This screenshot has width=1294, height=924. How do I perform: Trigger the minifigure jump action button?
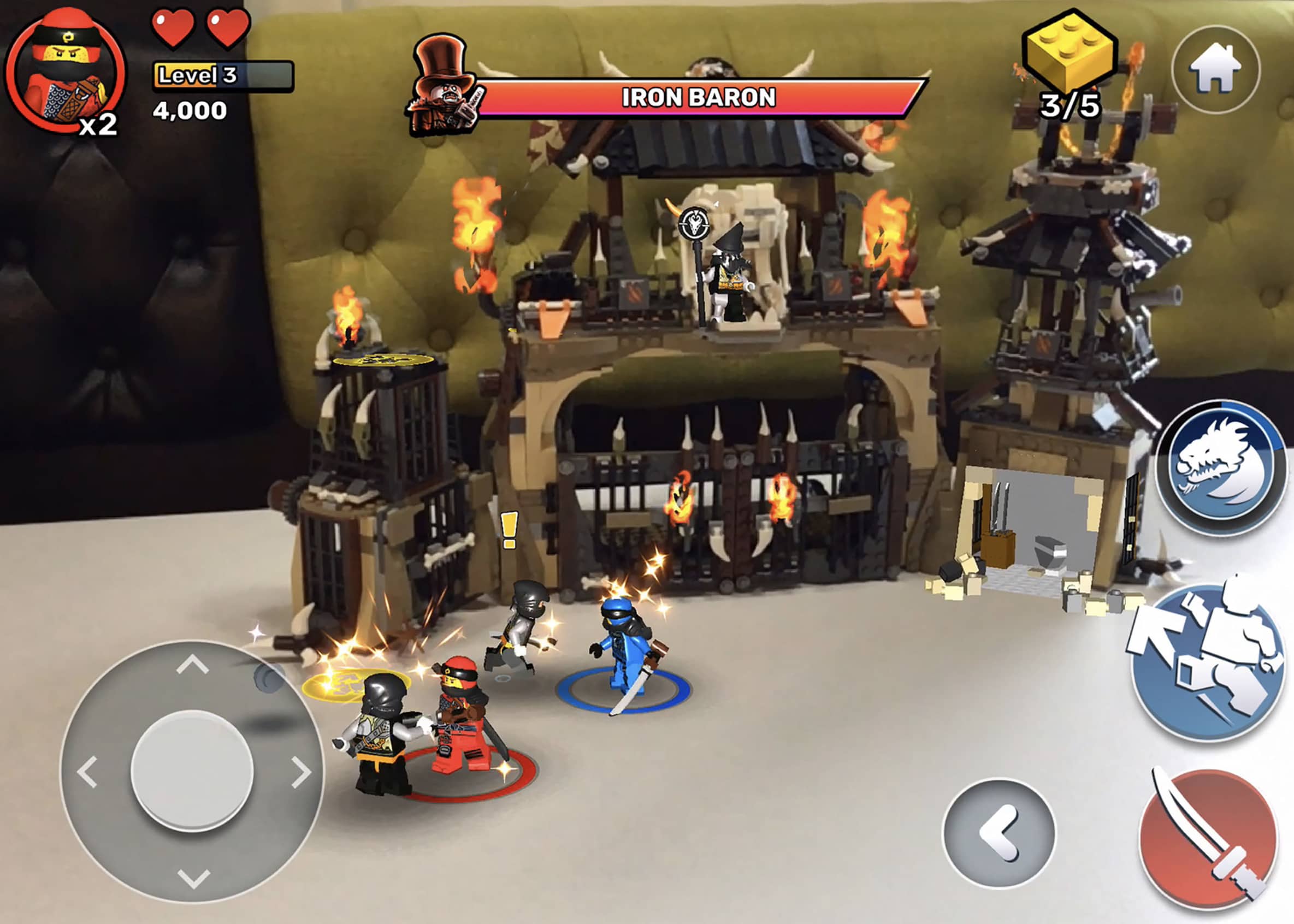tap(1209, 661)
